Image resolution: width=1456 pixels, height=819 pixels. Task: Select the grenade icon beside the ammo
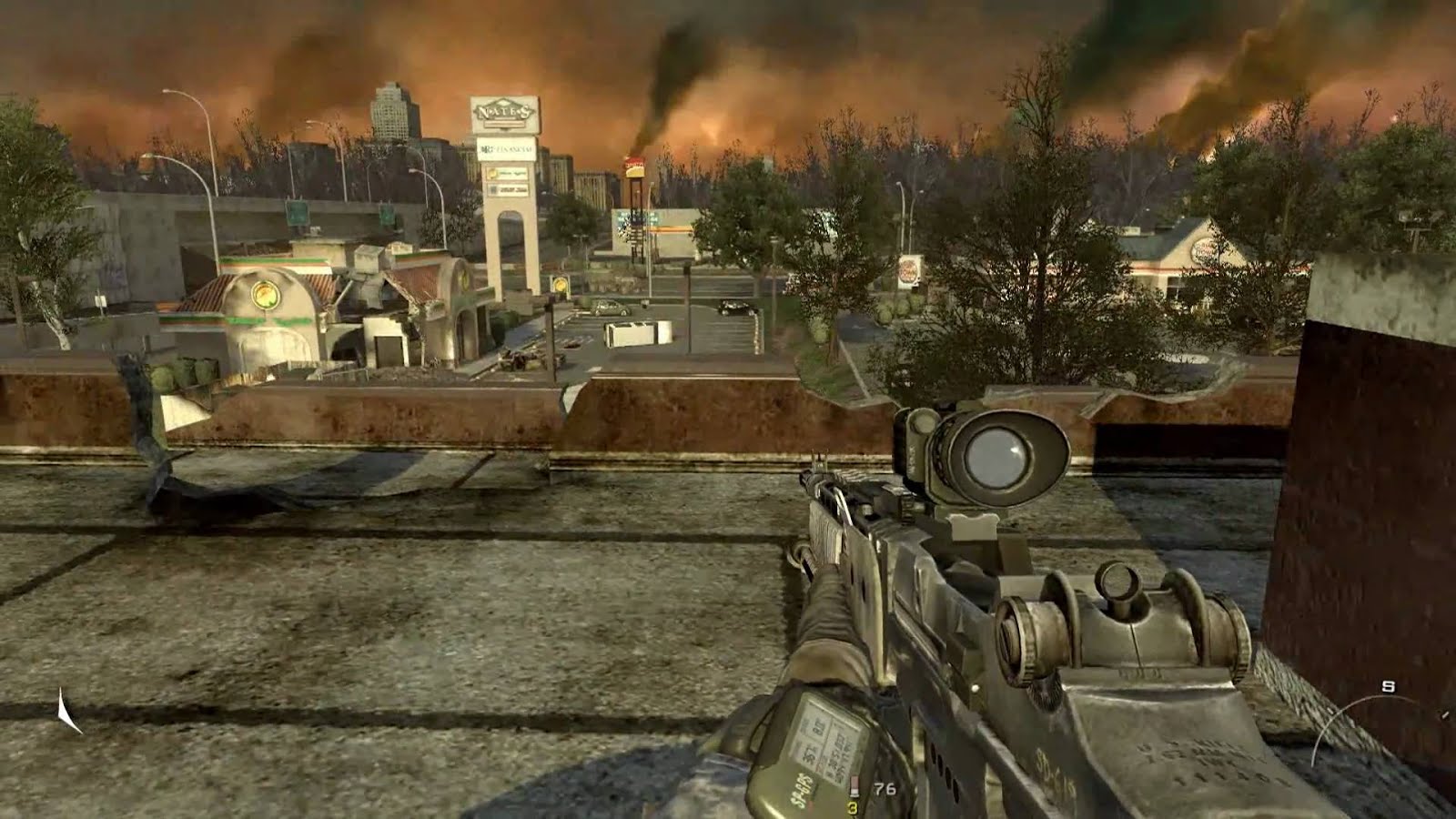(853, 788)
